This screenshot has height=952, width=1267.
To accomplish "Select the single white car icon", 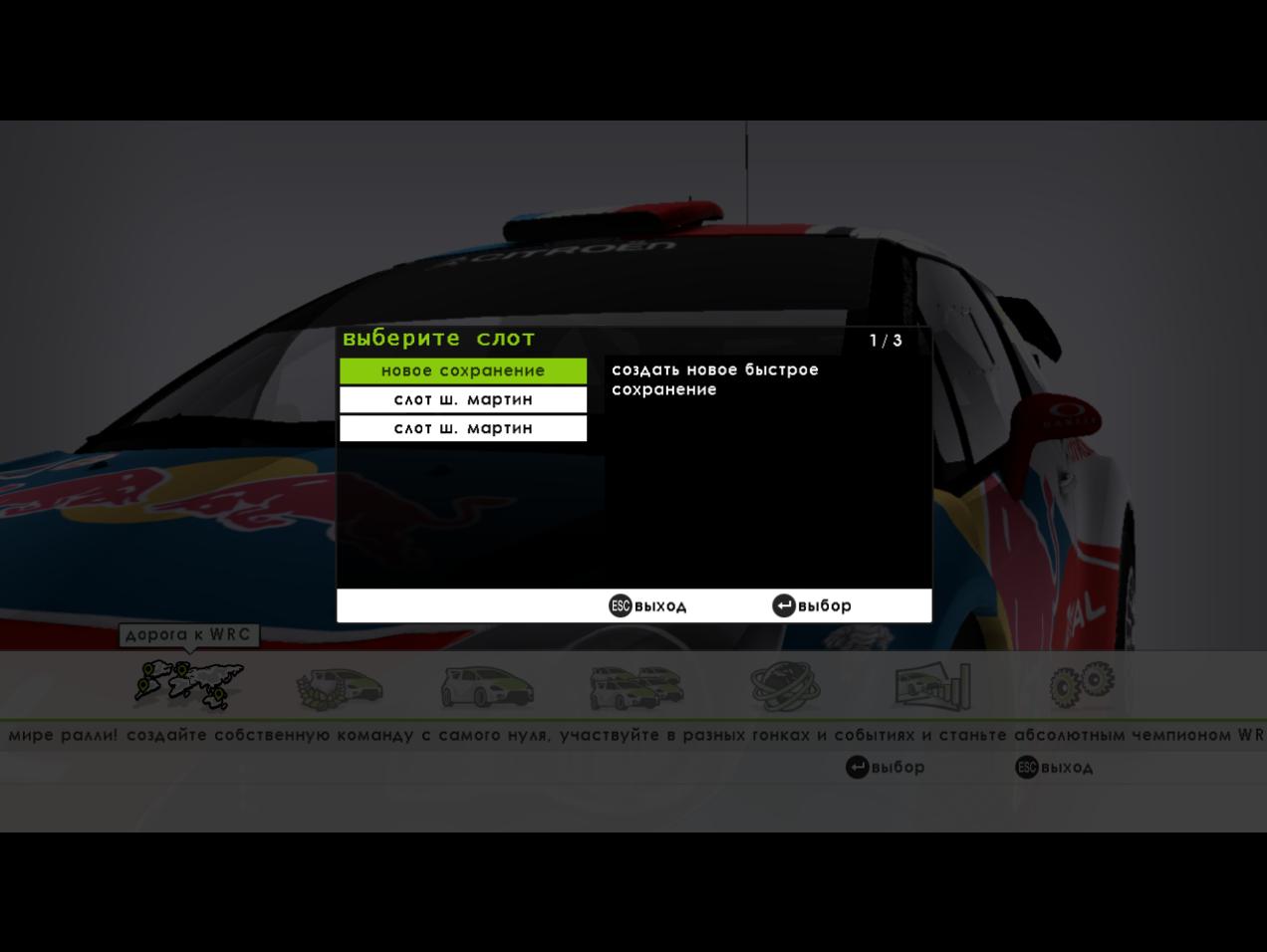I will (x=487, y=687).
